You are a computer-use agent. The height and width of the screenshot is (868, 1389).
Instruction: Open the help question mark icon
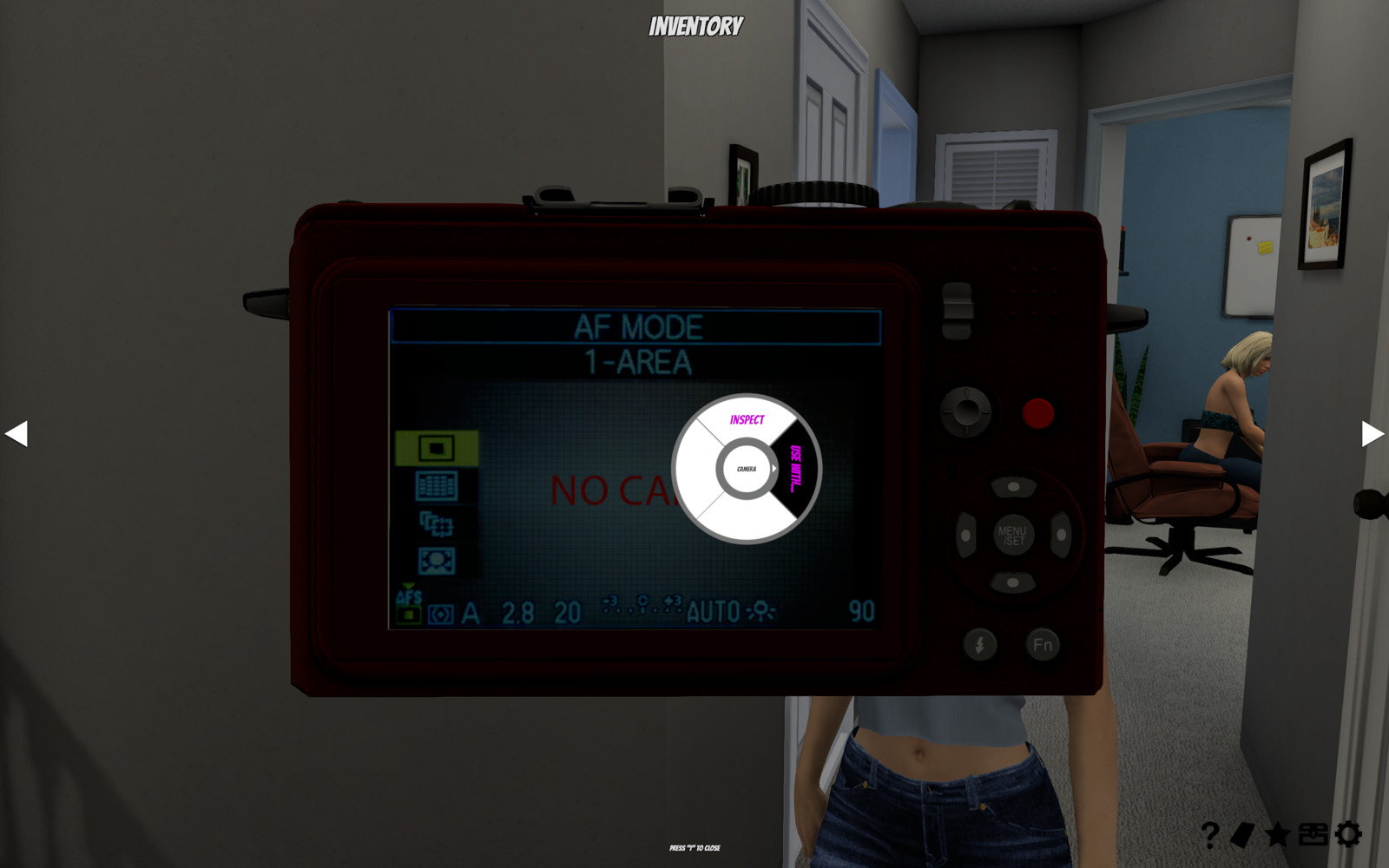click(x=1208, y=833)
